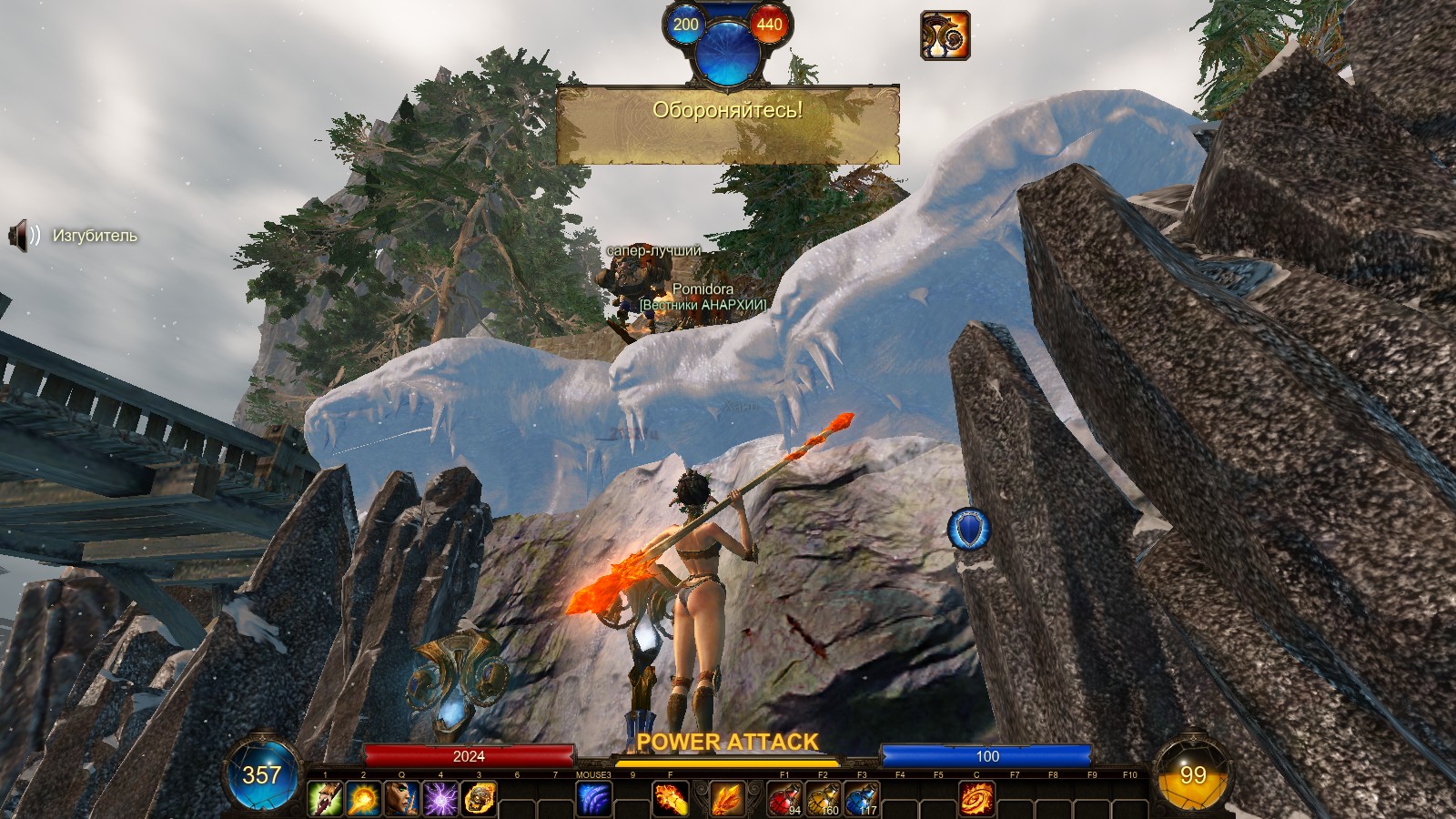Image resolution: width=1456 pixels, height=819 pixels.
Task: Click the ornate buff icon at top
Action: (x=945, y=35)
